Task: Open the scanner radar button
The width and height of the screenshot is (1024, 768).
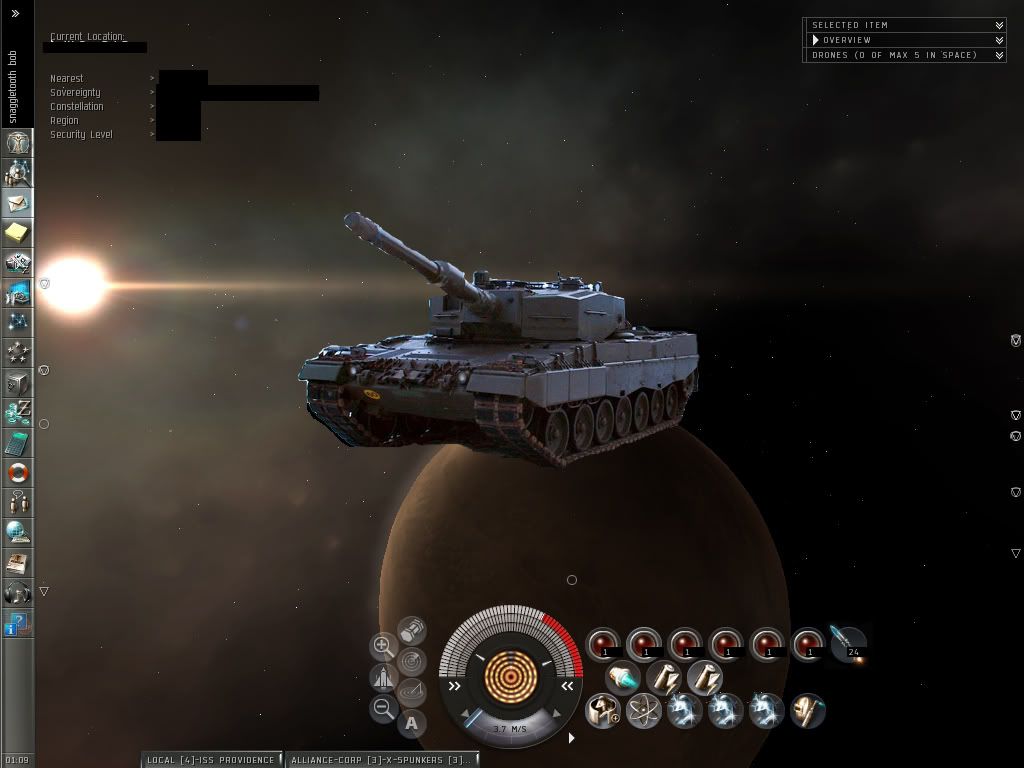Action: [411, 661]
